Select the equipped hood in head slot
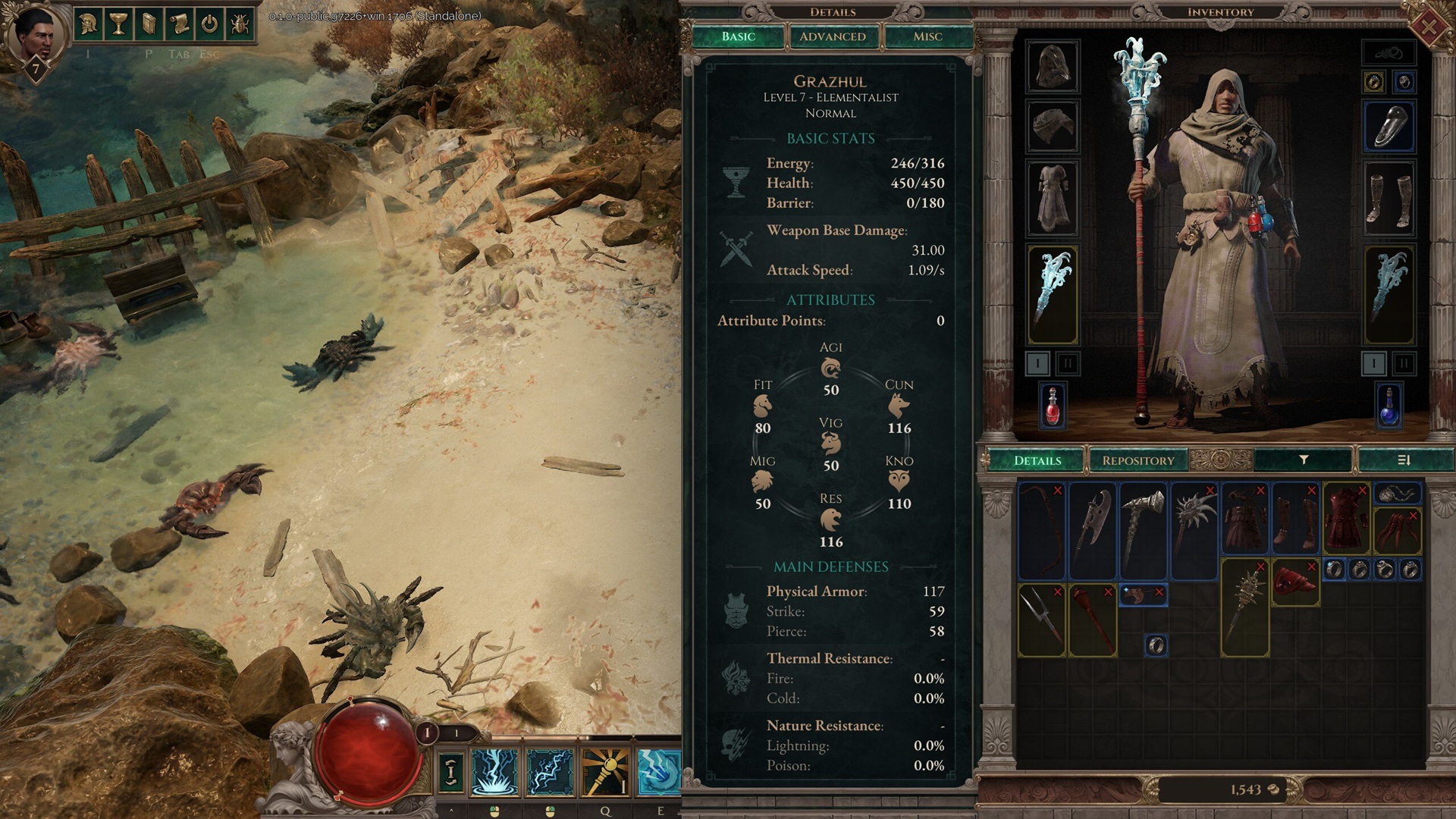Image resolution: width=1456 pixels, height=819 pixels. tap(1052, 67)
